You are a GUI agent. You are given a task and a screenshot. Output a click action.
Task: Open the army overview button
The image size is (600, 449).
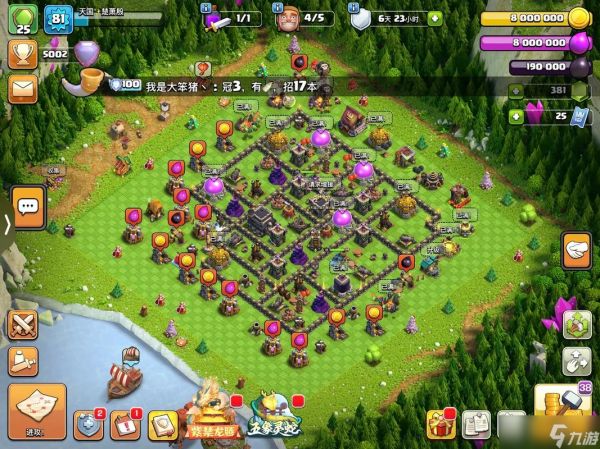pyautogui.click(x=22, y=360)
